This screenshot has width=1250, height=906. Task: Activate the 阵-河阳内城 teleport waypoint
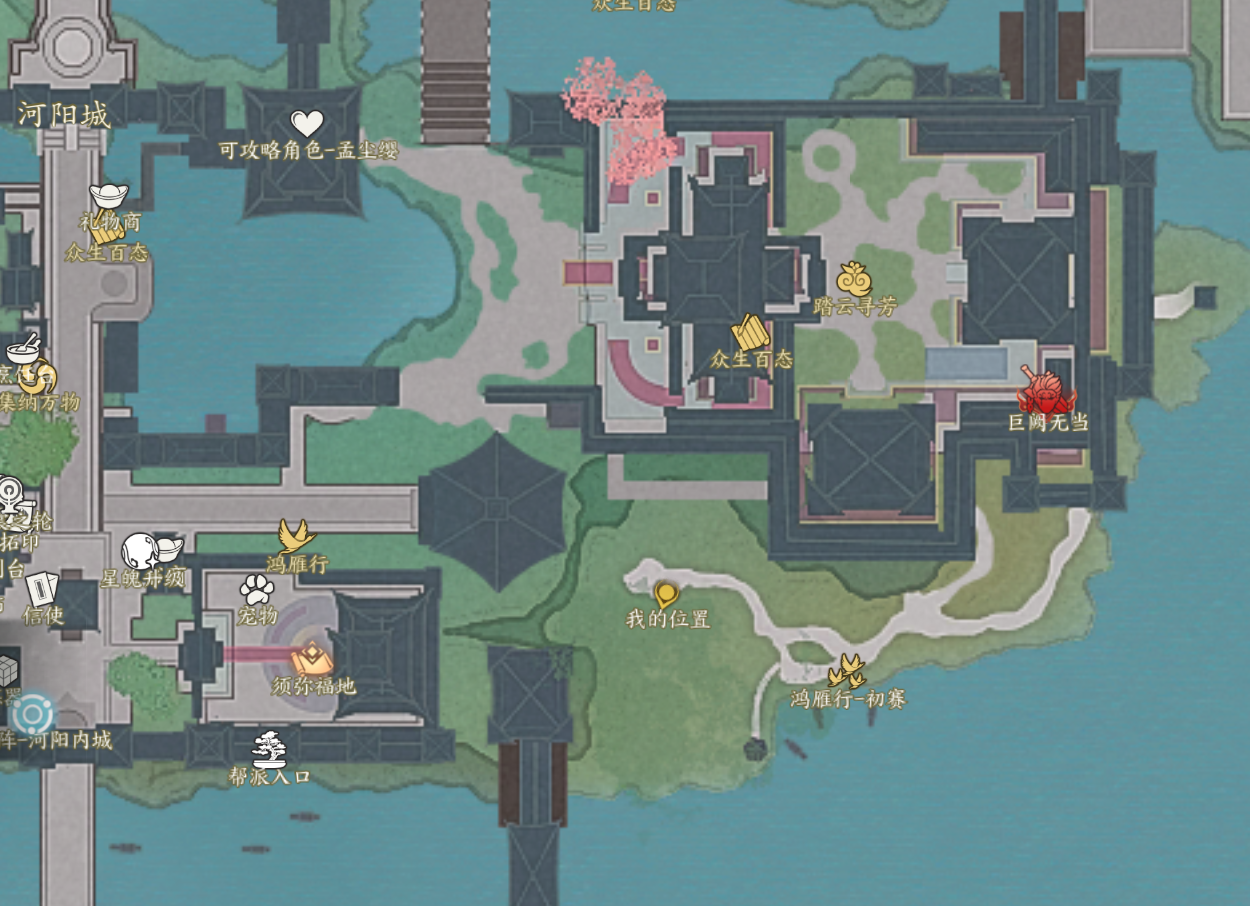[32, 714]
